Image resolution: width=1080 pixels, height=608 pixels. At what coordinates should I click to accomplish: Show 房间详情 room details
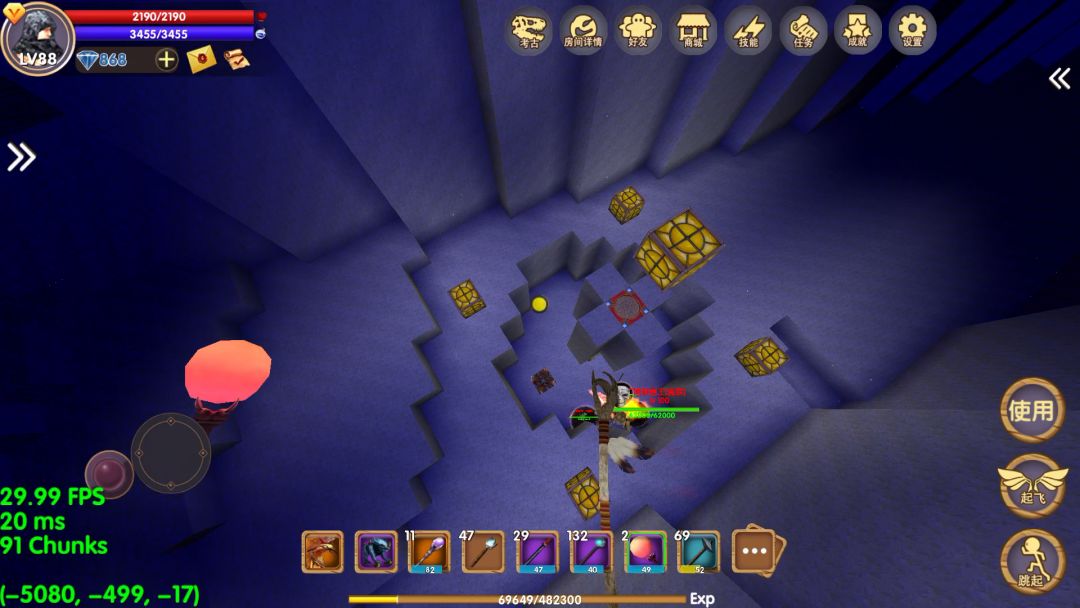click(x=583, y=30)
